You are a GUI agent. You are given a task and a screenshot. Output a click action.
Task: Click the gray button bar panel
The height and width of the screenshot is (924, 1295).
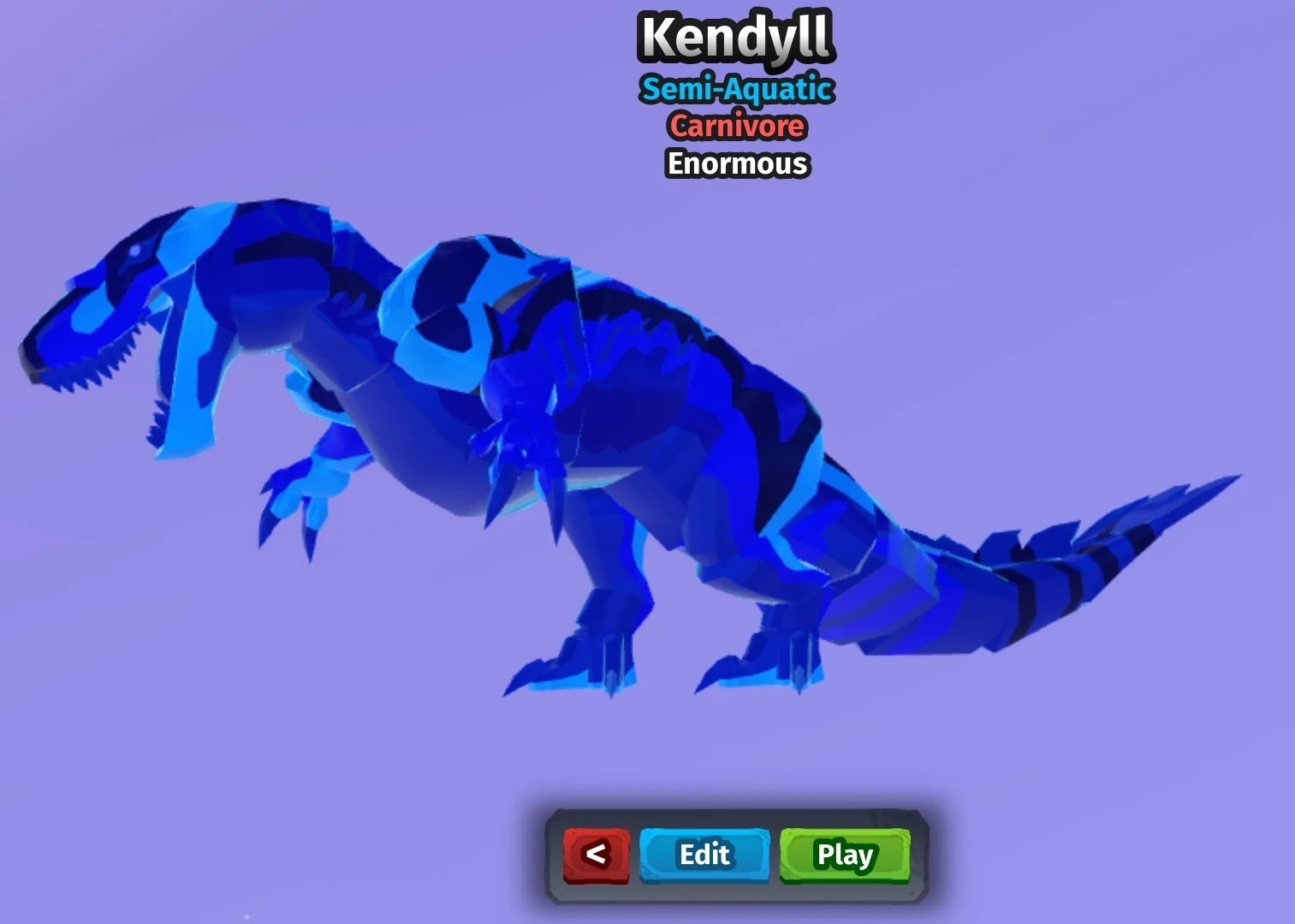[736, 856]
